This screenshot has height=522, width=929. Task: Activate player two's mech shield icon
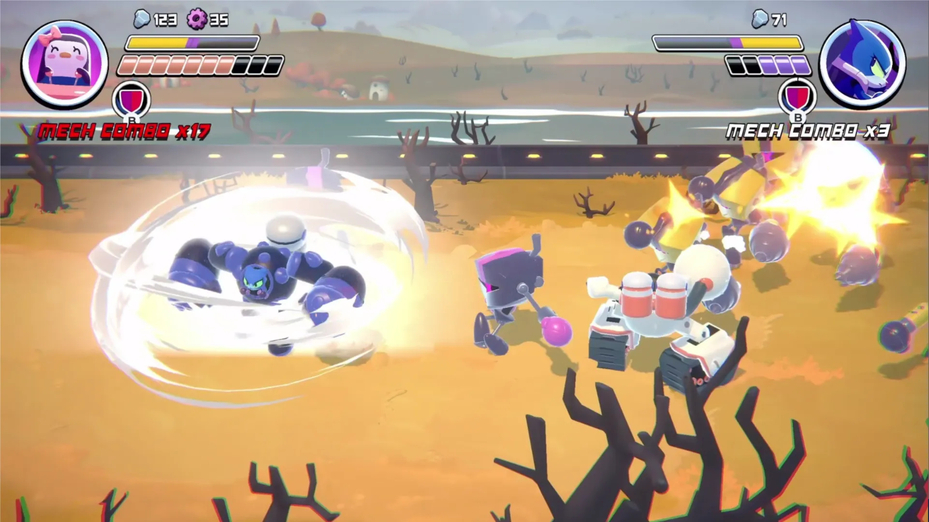tap(797, 97)
